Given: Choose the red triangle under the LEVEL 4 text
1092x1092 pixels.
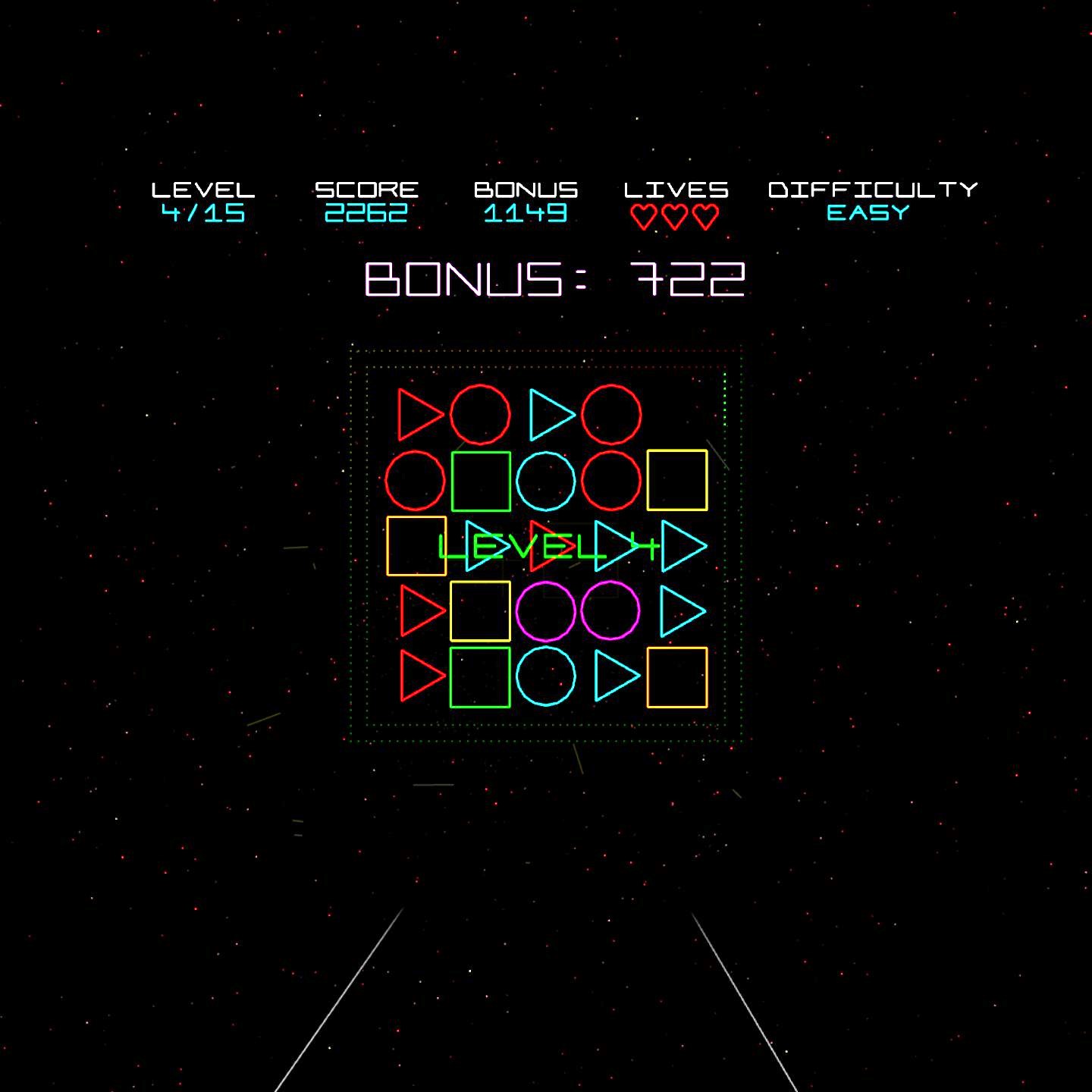Looking at the screenshot, I should 544,545.
